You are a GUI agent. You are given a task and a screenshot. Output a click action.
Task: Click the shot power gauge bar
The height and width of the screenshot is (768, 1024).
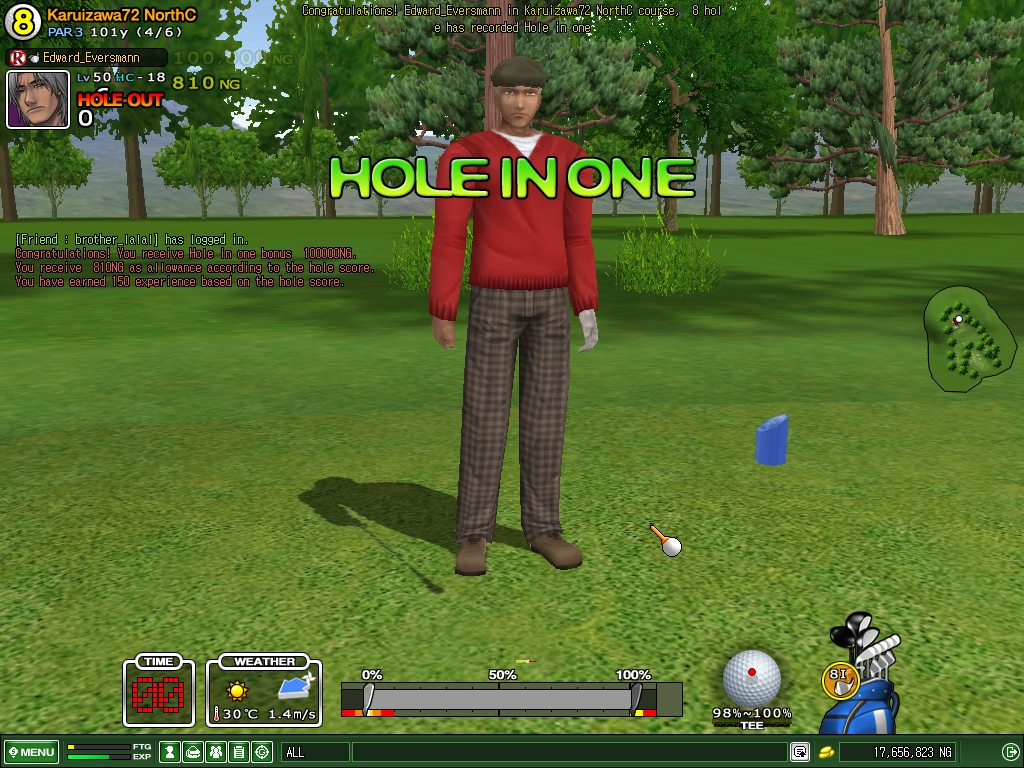pos(500,697)
